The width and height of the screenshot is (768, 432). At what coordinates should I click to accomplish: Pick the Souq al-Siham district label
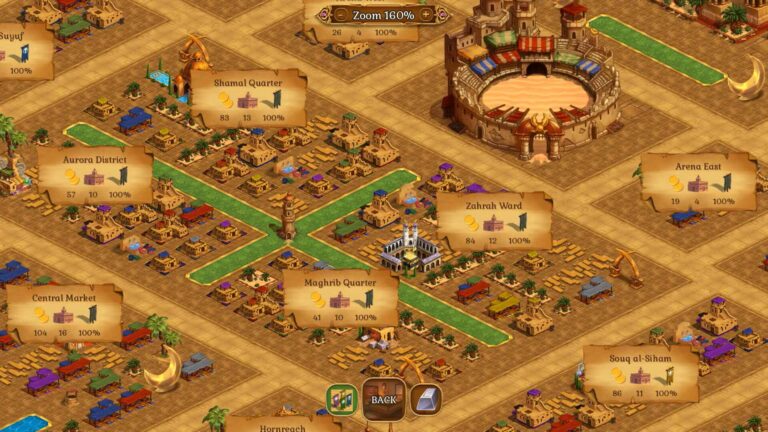coord(641,373)
